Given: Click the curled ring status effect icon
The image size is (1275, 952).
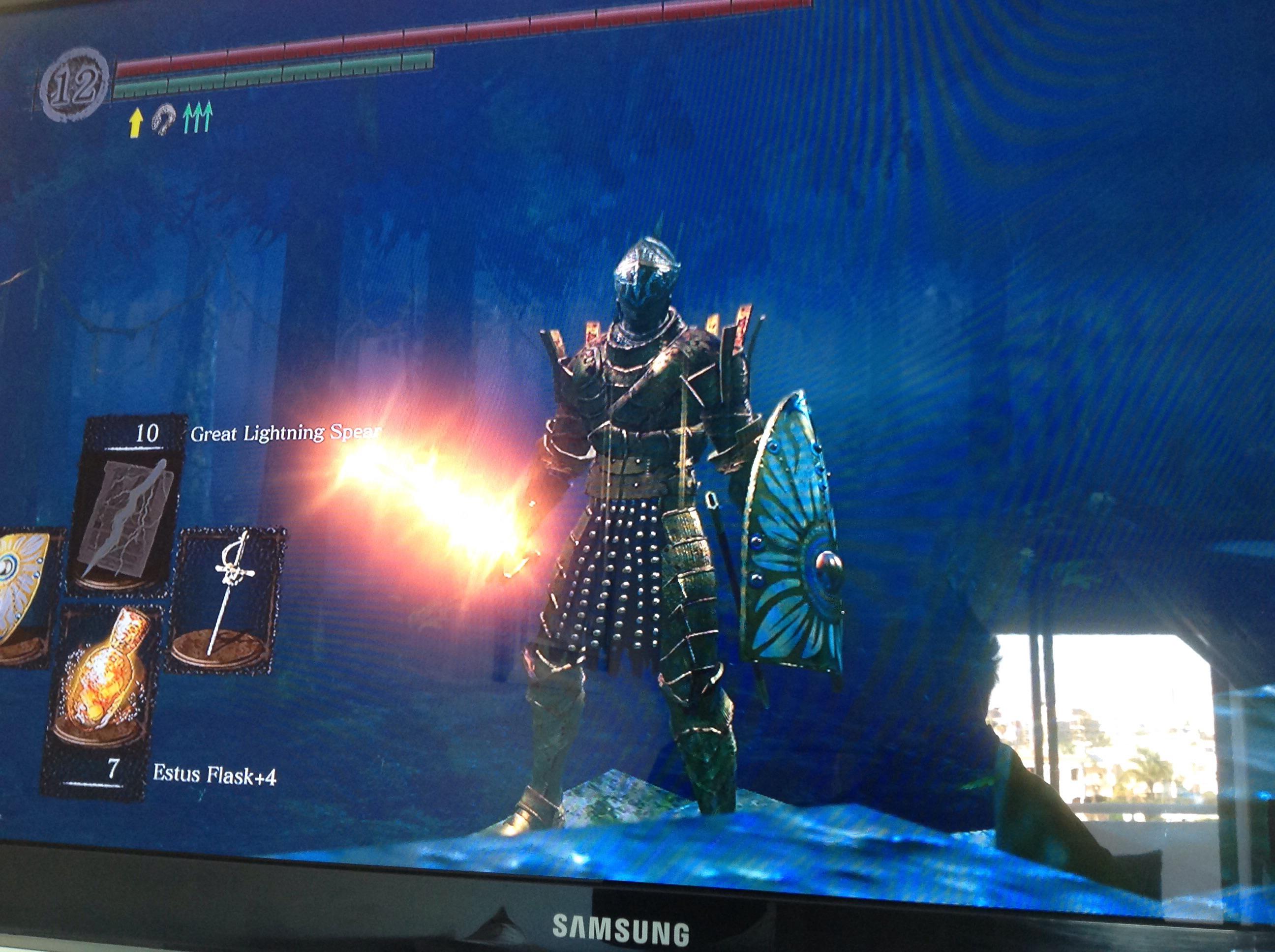Looking at the screenshot, I should click(165, 119).
